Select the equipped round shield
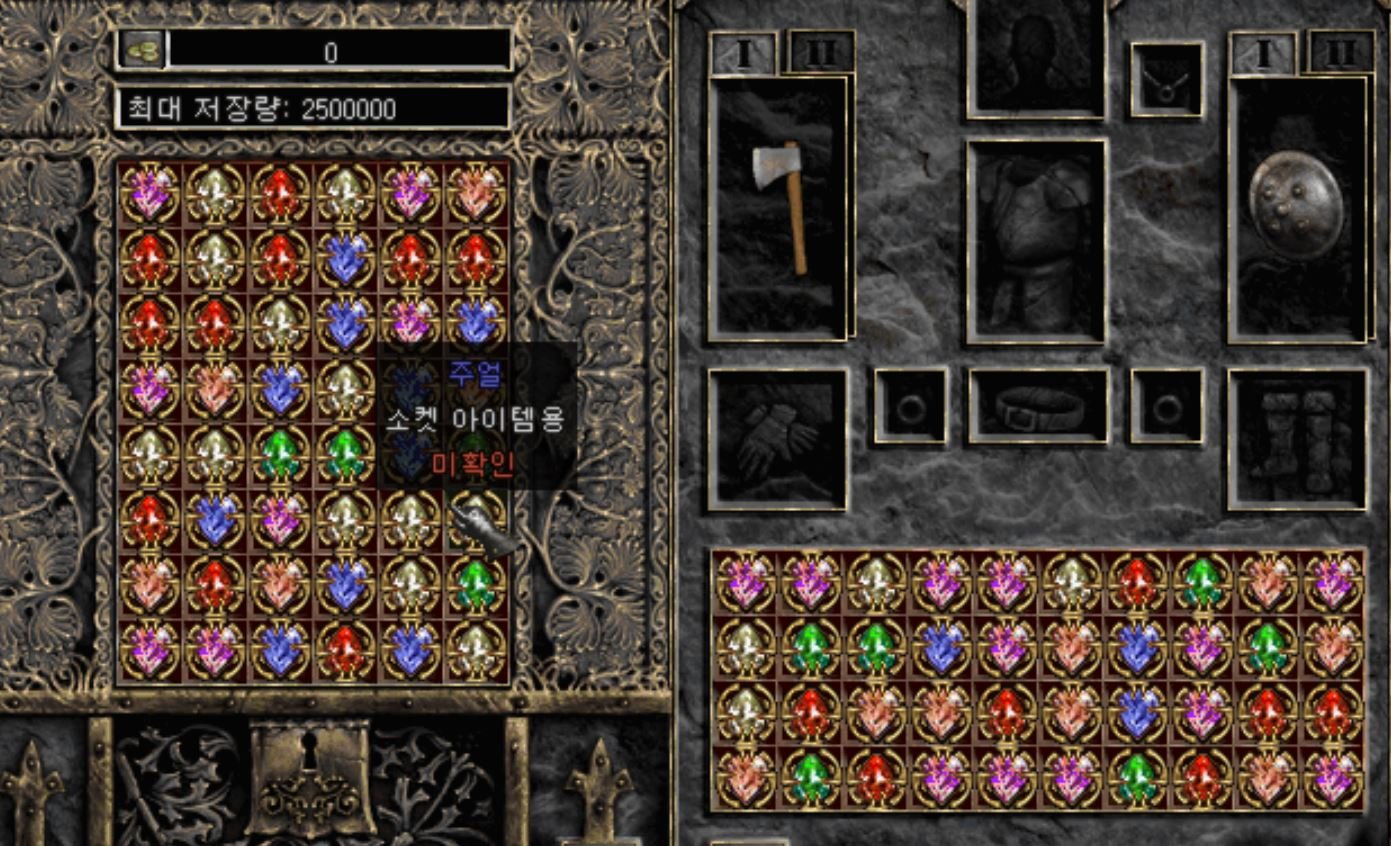This screenshot has width=1391, height=846. (x=1297, y=206)
